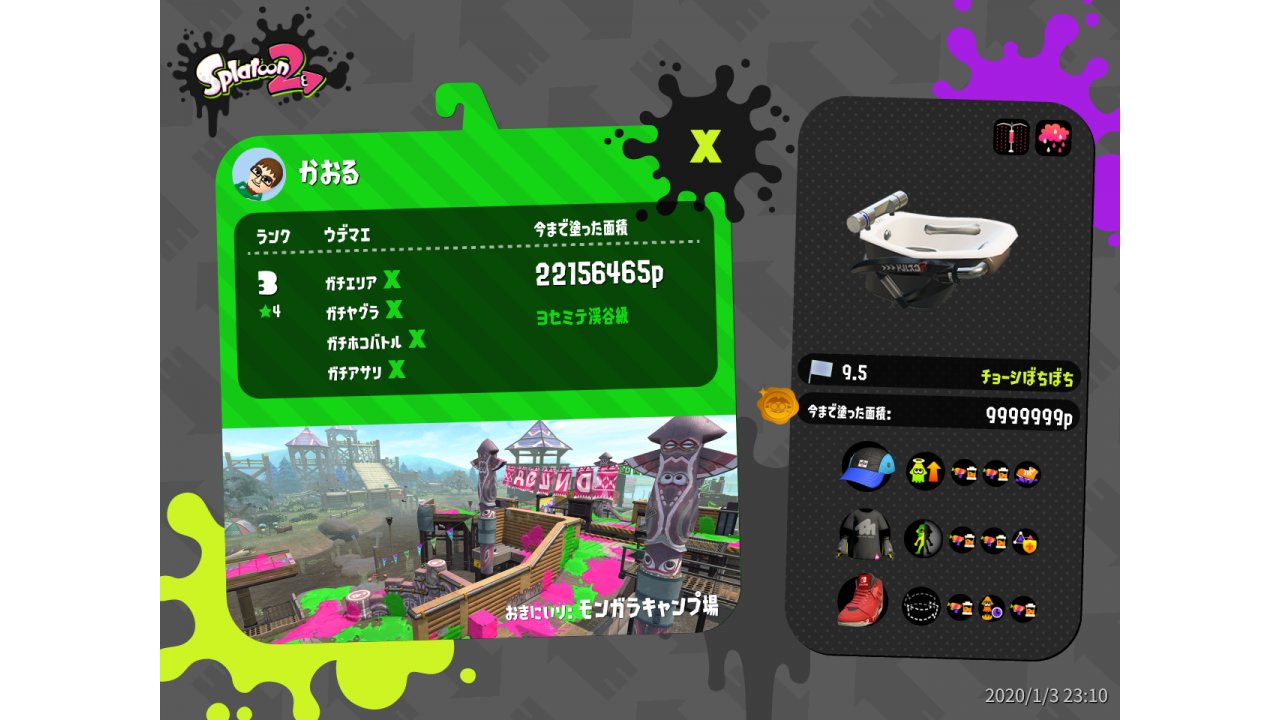Select the black long-sleeve shirt gear
This screenshot has height=720, width=1280.
pyautogui.click(x=864, y=537)
